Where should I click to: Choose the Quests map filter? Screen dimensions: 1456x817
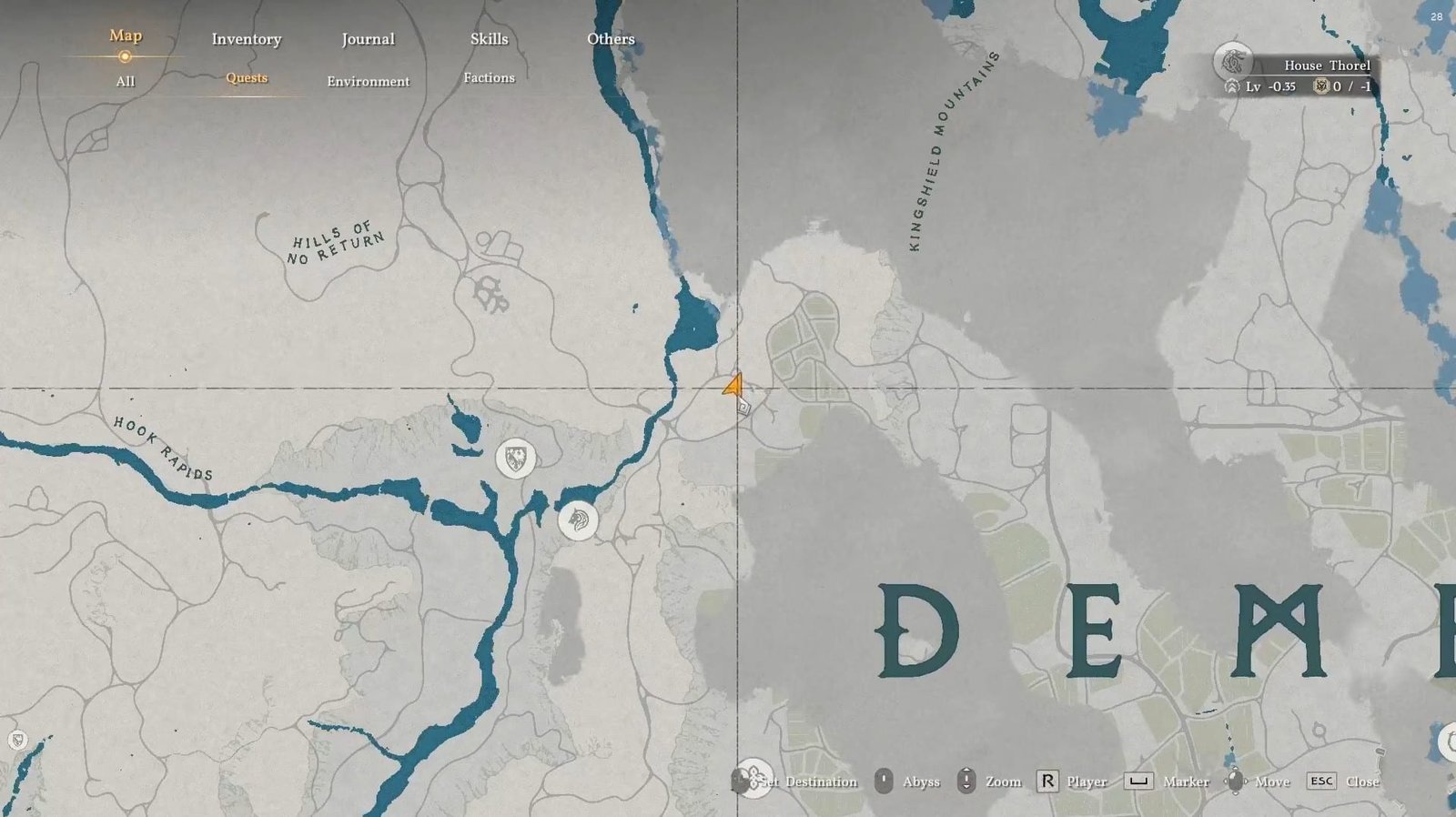pos(247,78)
